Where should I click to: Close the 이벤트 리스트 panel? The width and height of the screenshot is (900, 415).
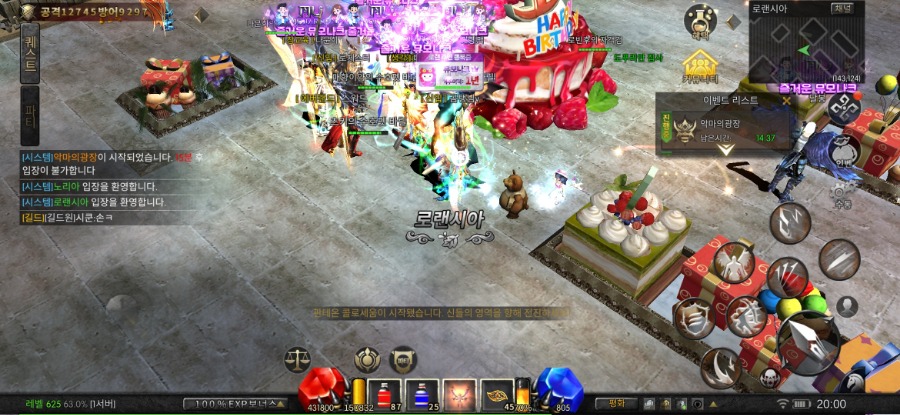coord(787,100)
